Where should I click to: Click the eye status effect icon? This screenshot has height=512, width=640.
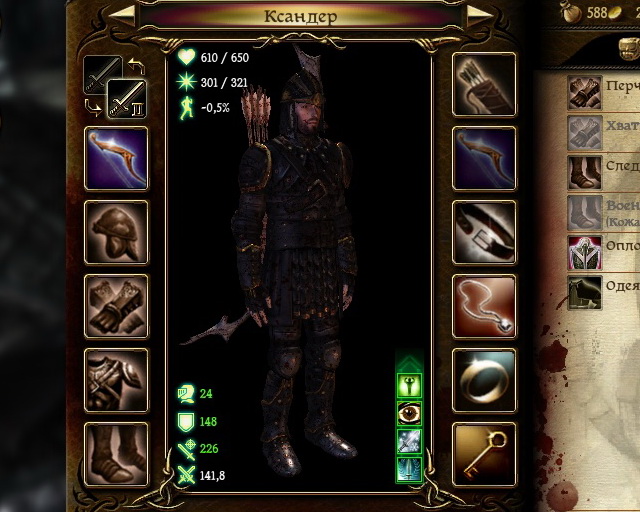coord(409,413)
